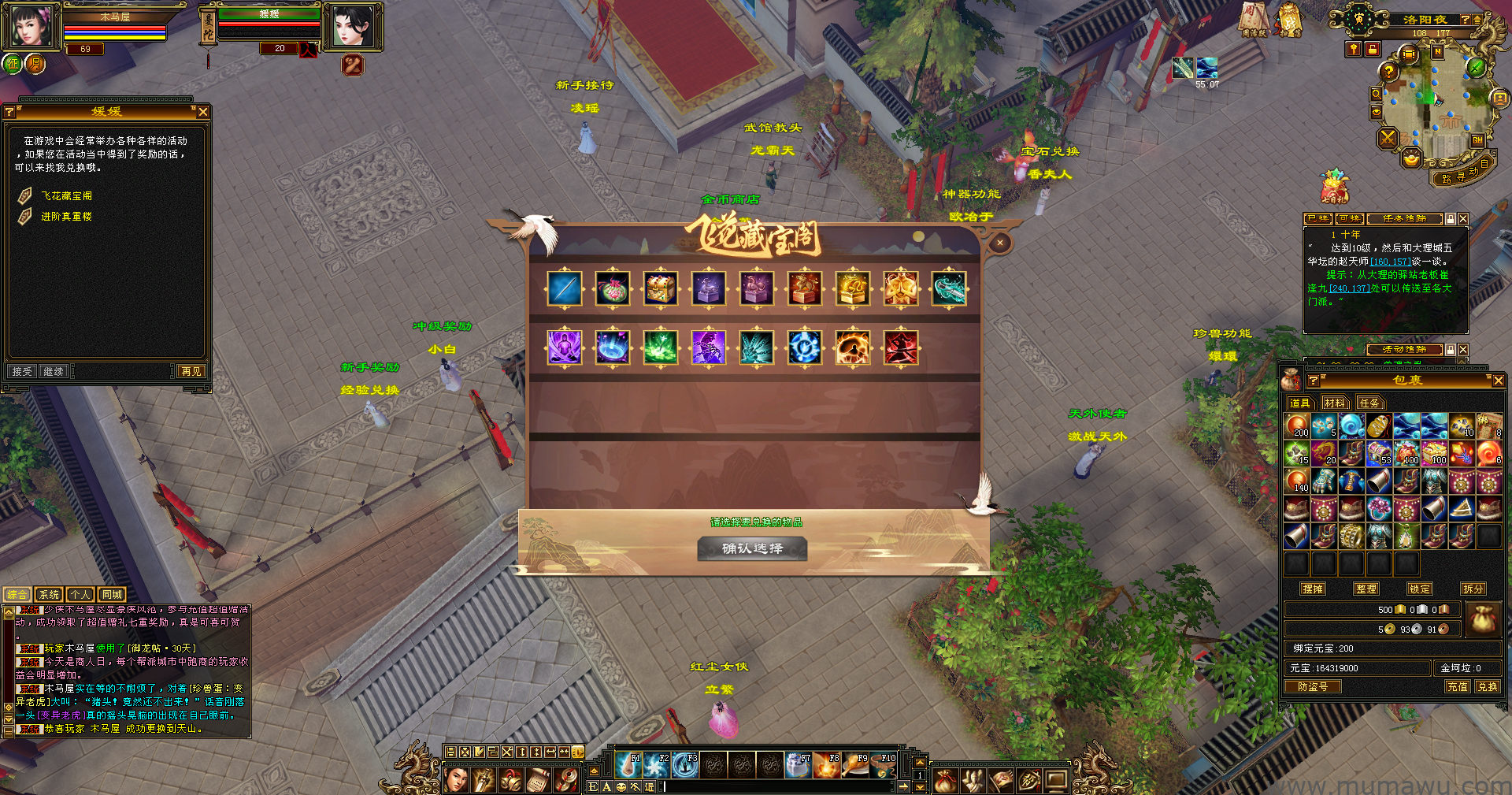
Task: Switch chat to the 系统 system tab
Action: [x=49, y=595]
